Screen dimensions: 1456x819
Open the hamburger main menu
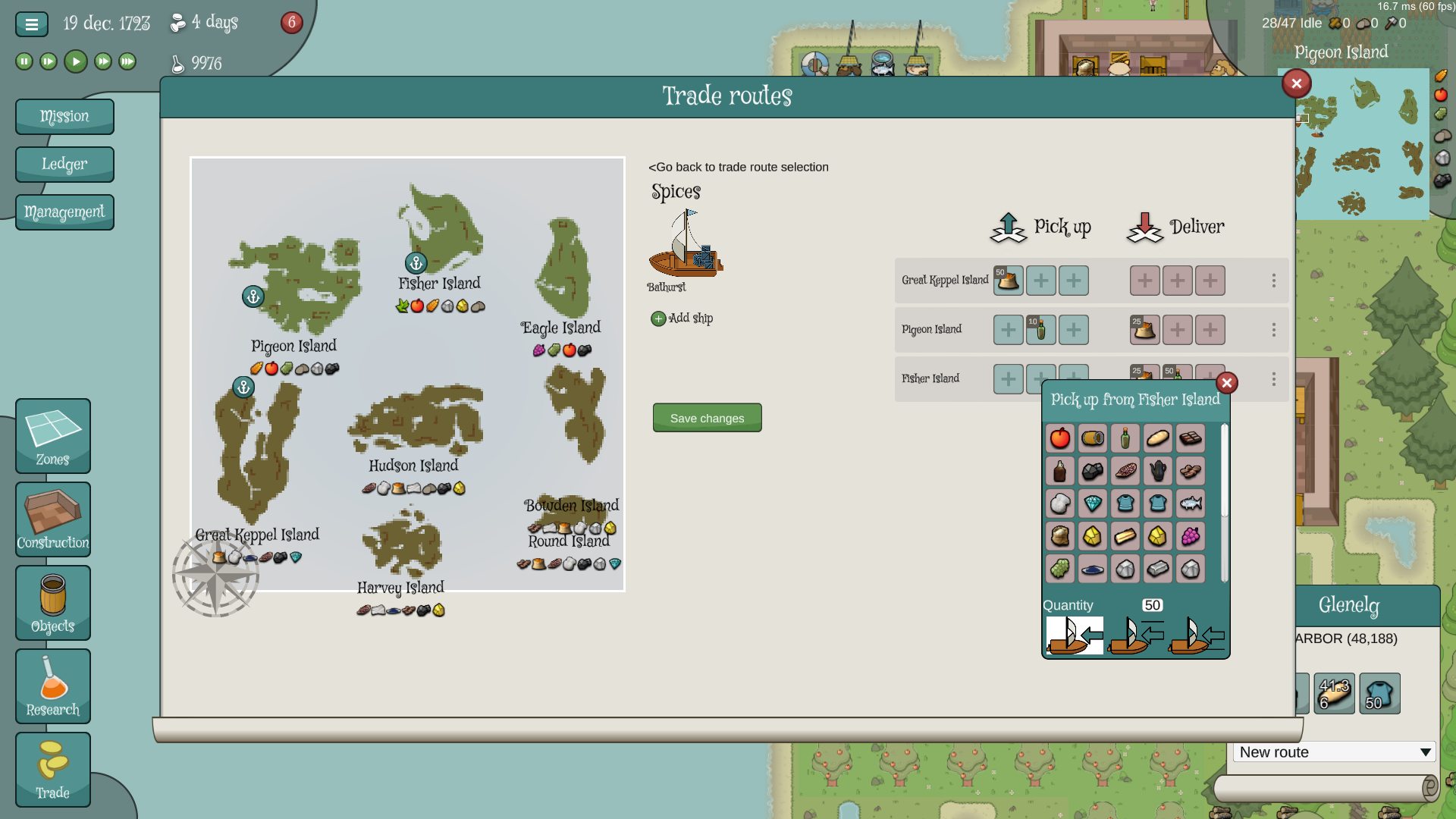coord(32,24)
